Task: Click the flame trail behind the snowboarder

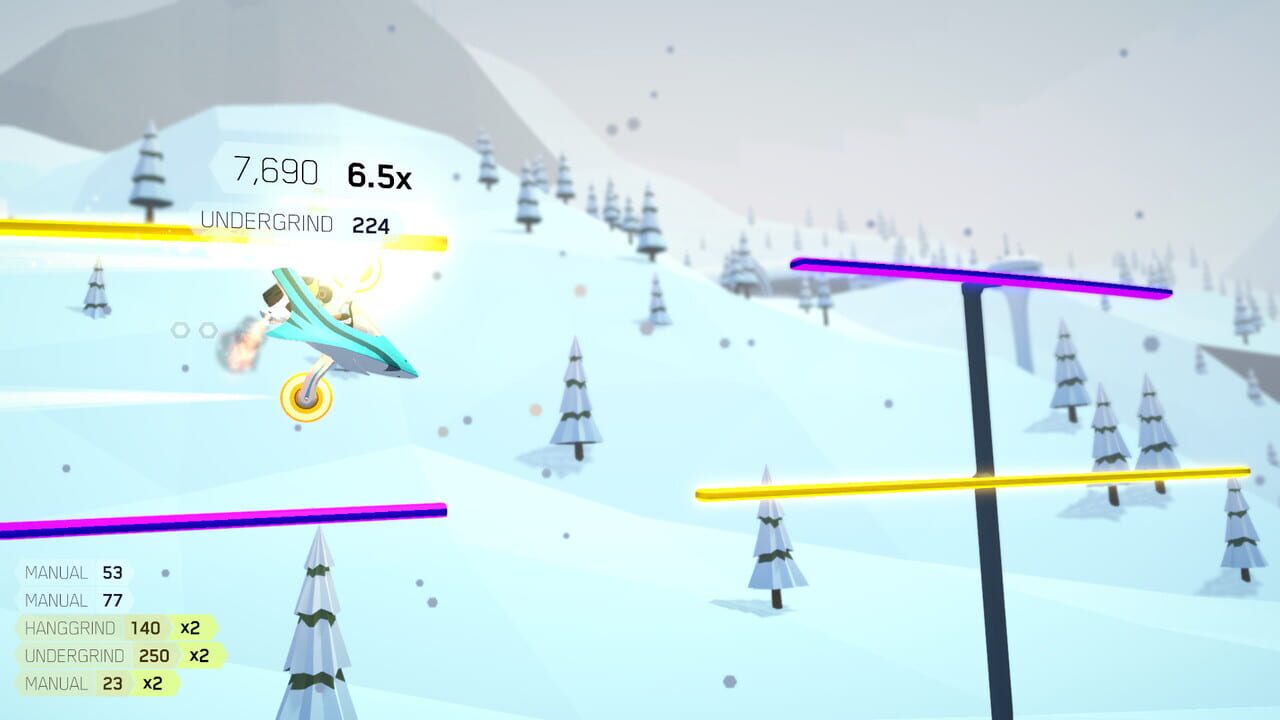Action: 240,340
